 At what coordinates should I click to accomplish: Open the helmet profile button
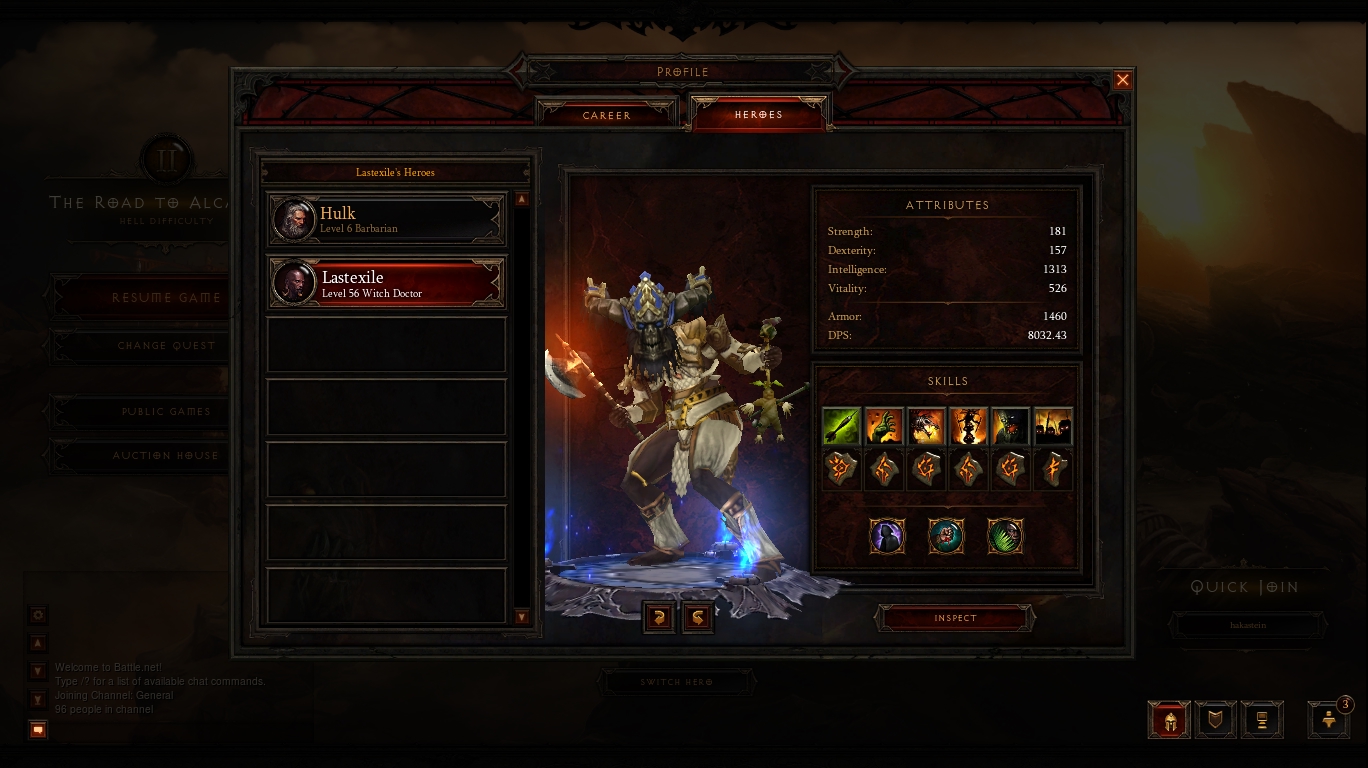click(x=1170, y=719)
